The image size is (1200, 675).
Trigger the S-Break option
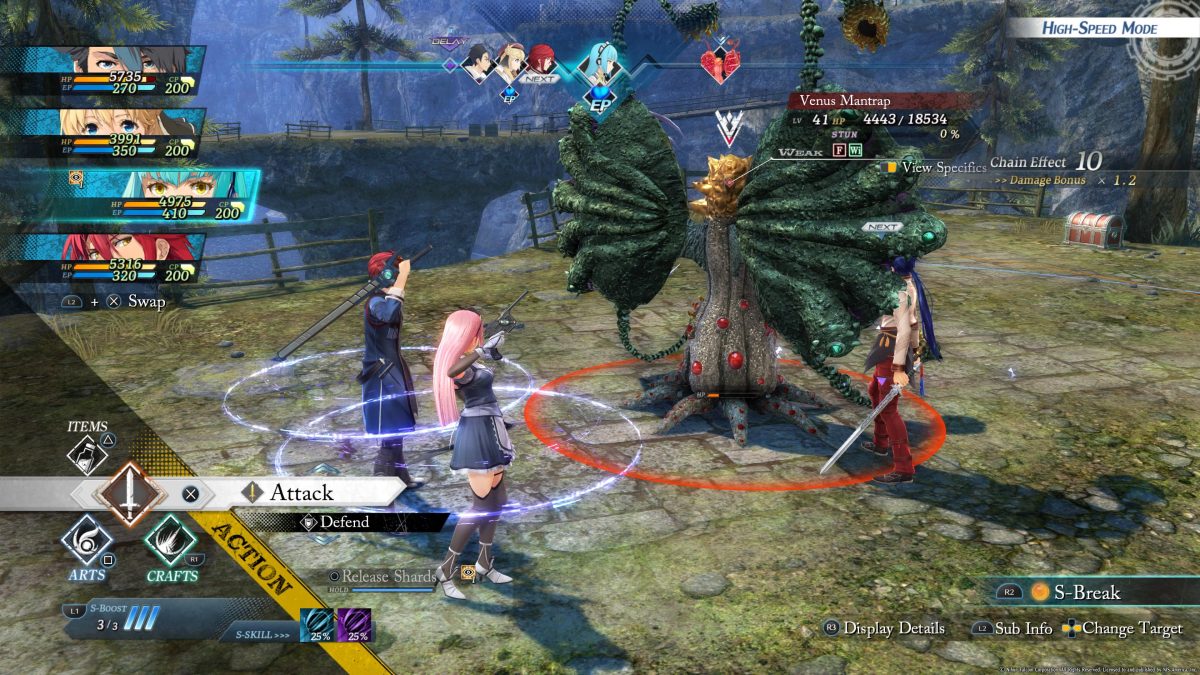[x=1080, y=592]
